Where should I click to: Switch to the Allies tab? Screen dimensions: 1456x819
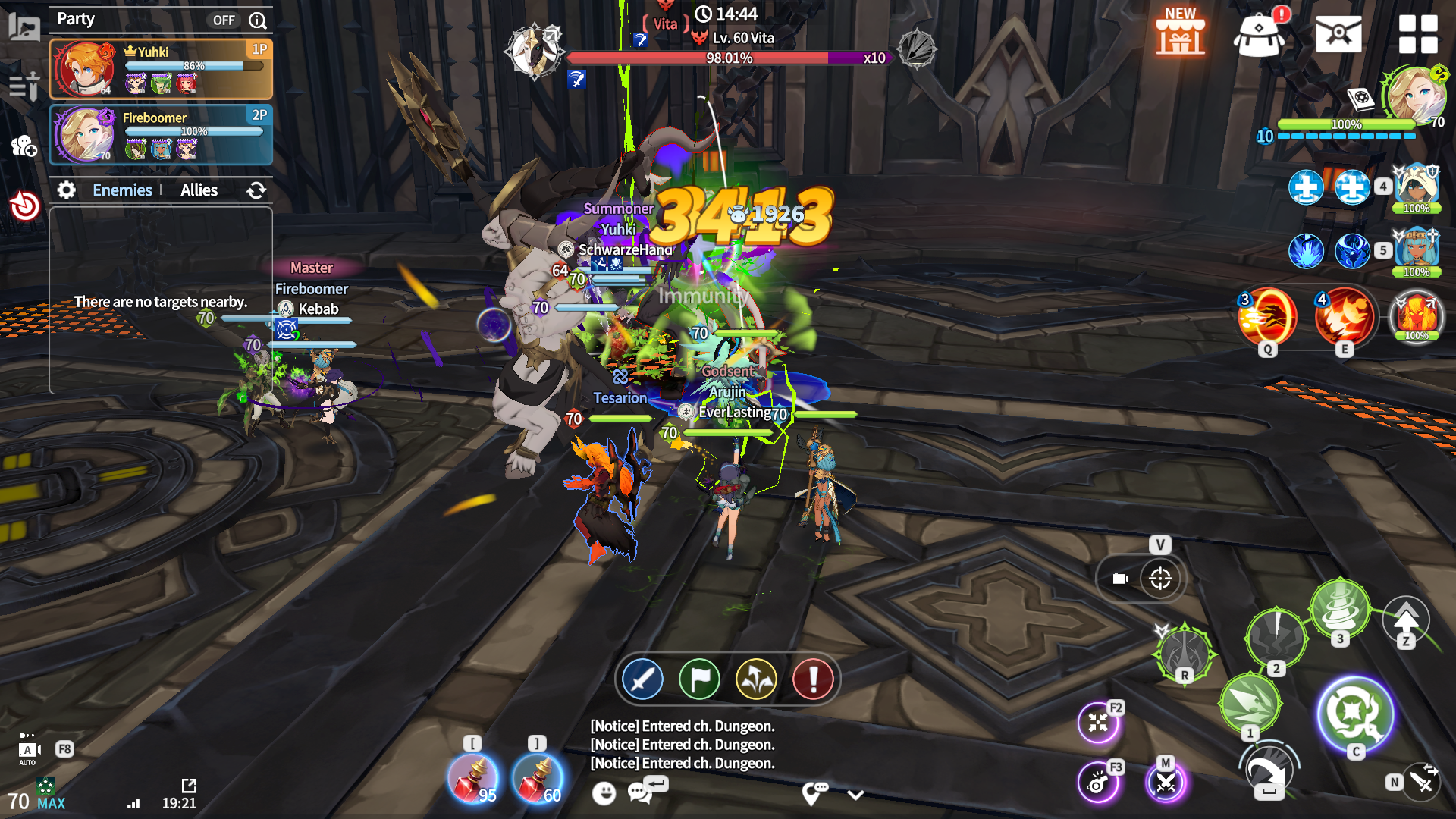[x=199, y=190]
